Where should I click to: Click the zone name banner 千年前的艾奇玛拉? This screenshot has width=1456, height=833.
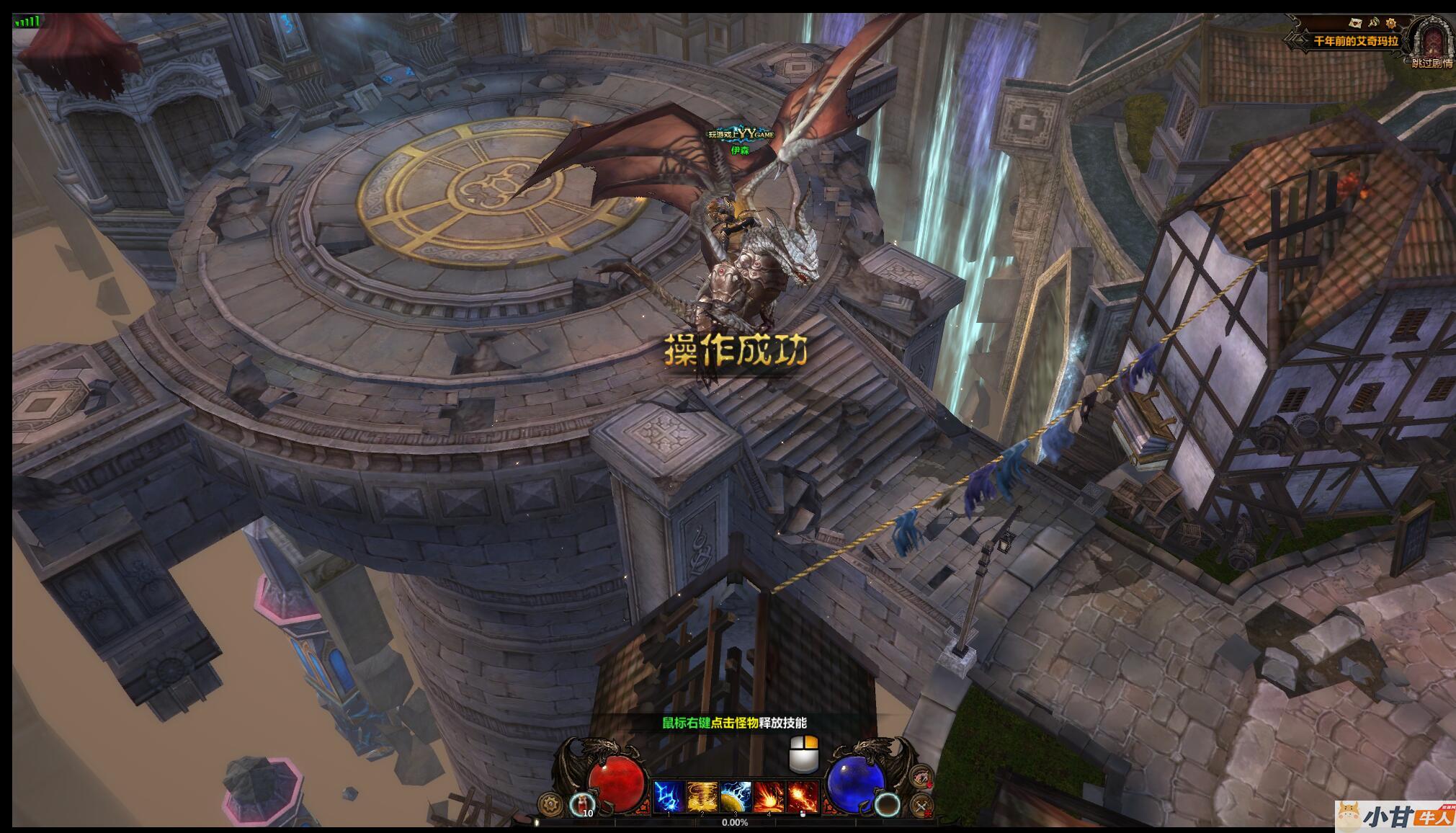1355,41
